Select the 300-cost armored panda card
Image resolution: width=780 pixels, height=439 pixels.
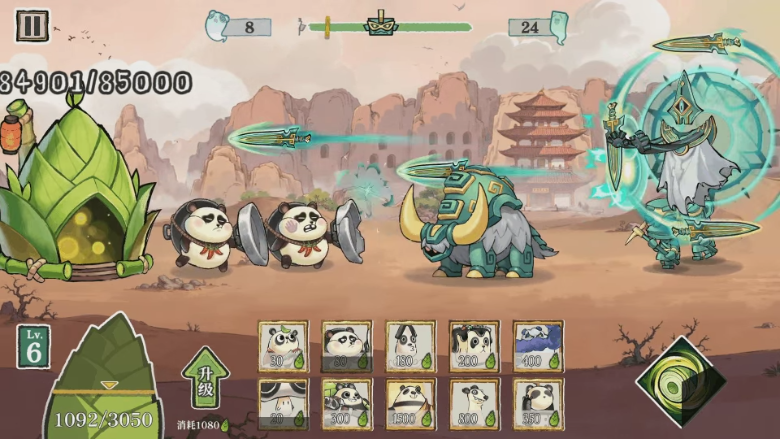click(346, 403)
